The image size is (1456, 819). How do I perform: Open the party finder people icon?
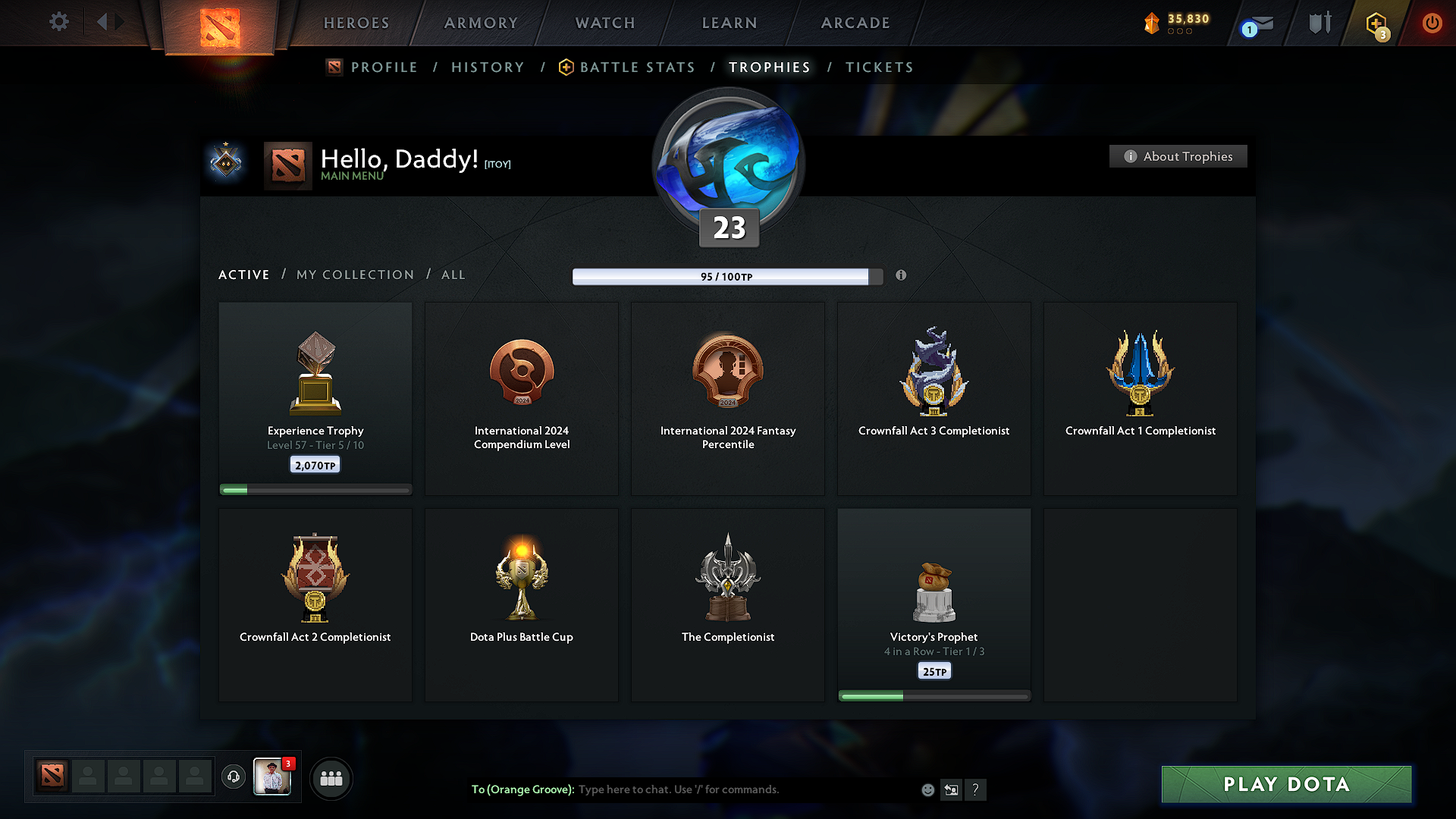331,777
